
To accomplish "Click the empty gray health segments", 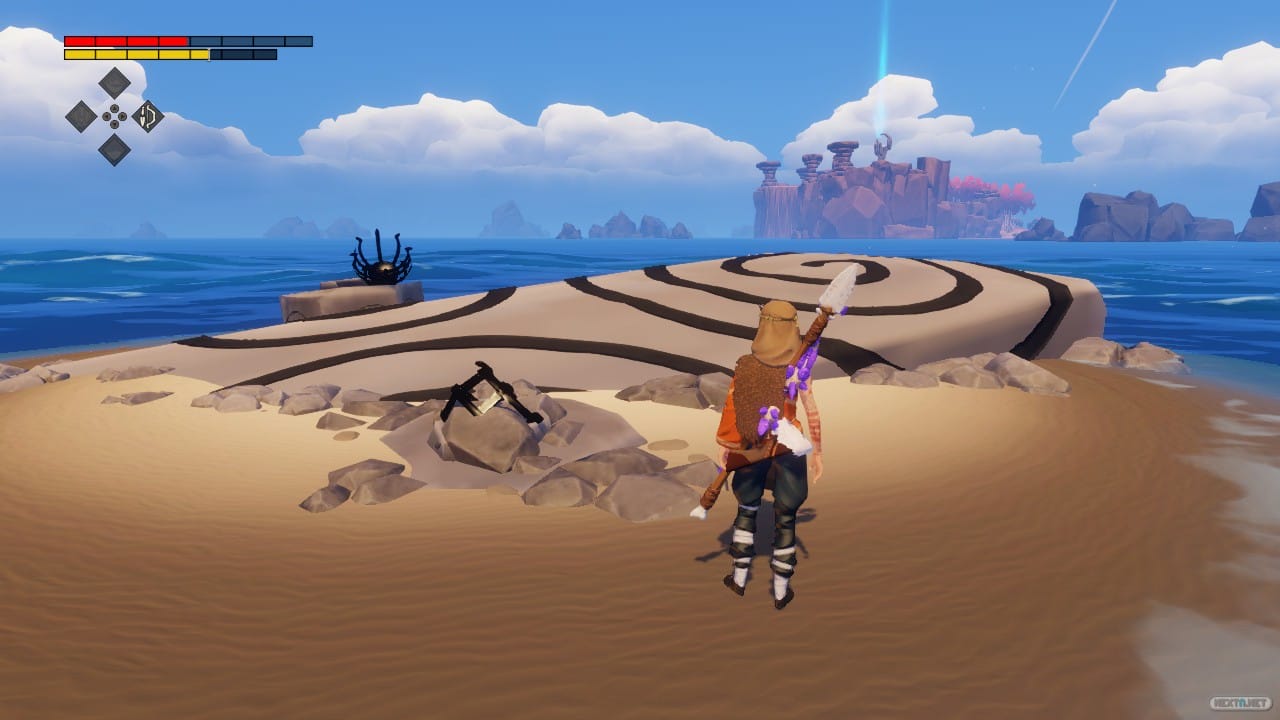I will pos(250,42).
